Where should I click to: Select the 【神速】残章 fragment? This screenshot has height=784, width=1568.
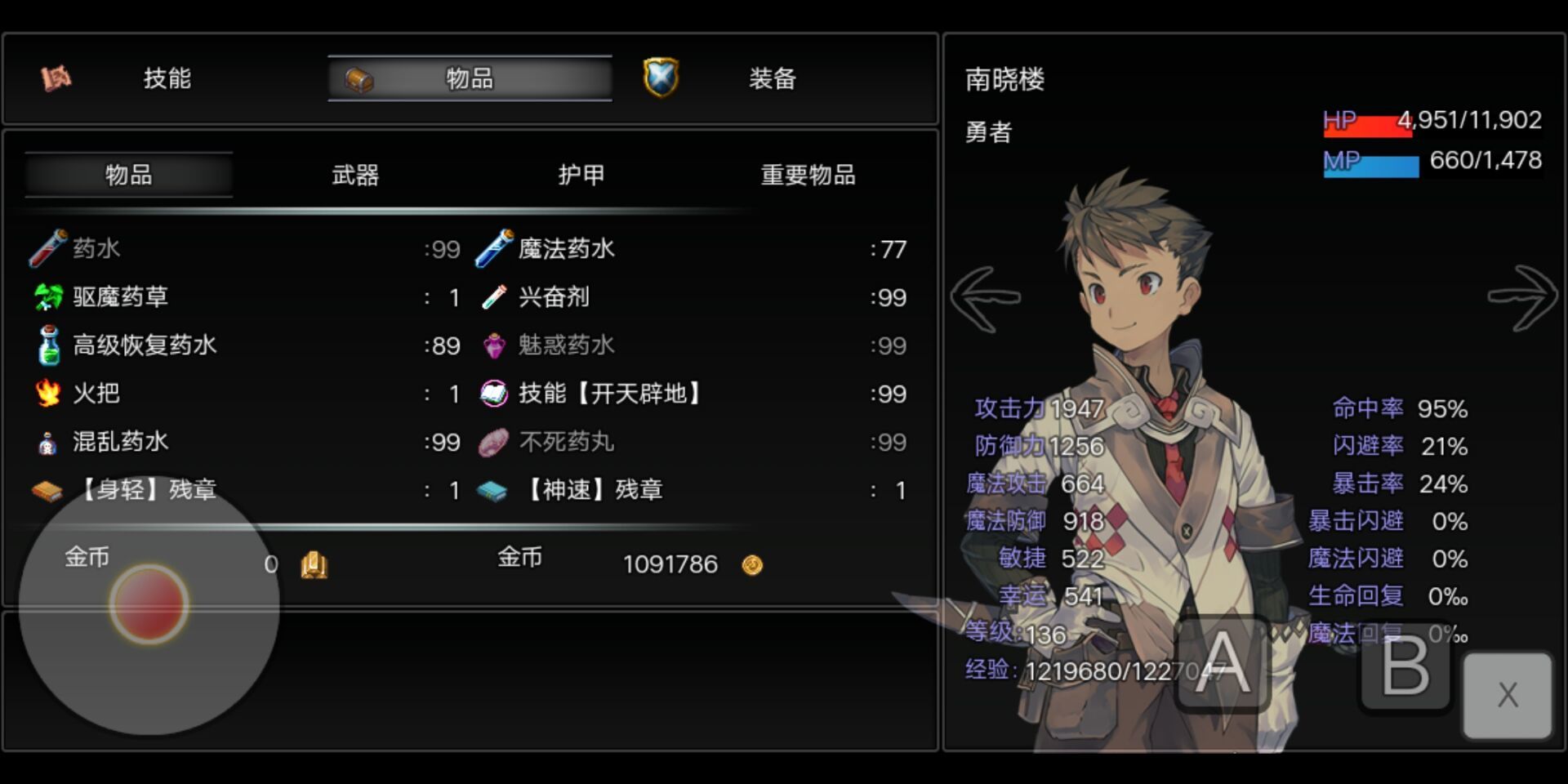point(595,490)
